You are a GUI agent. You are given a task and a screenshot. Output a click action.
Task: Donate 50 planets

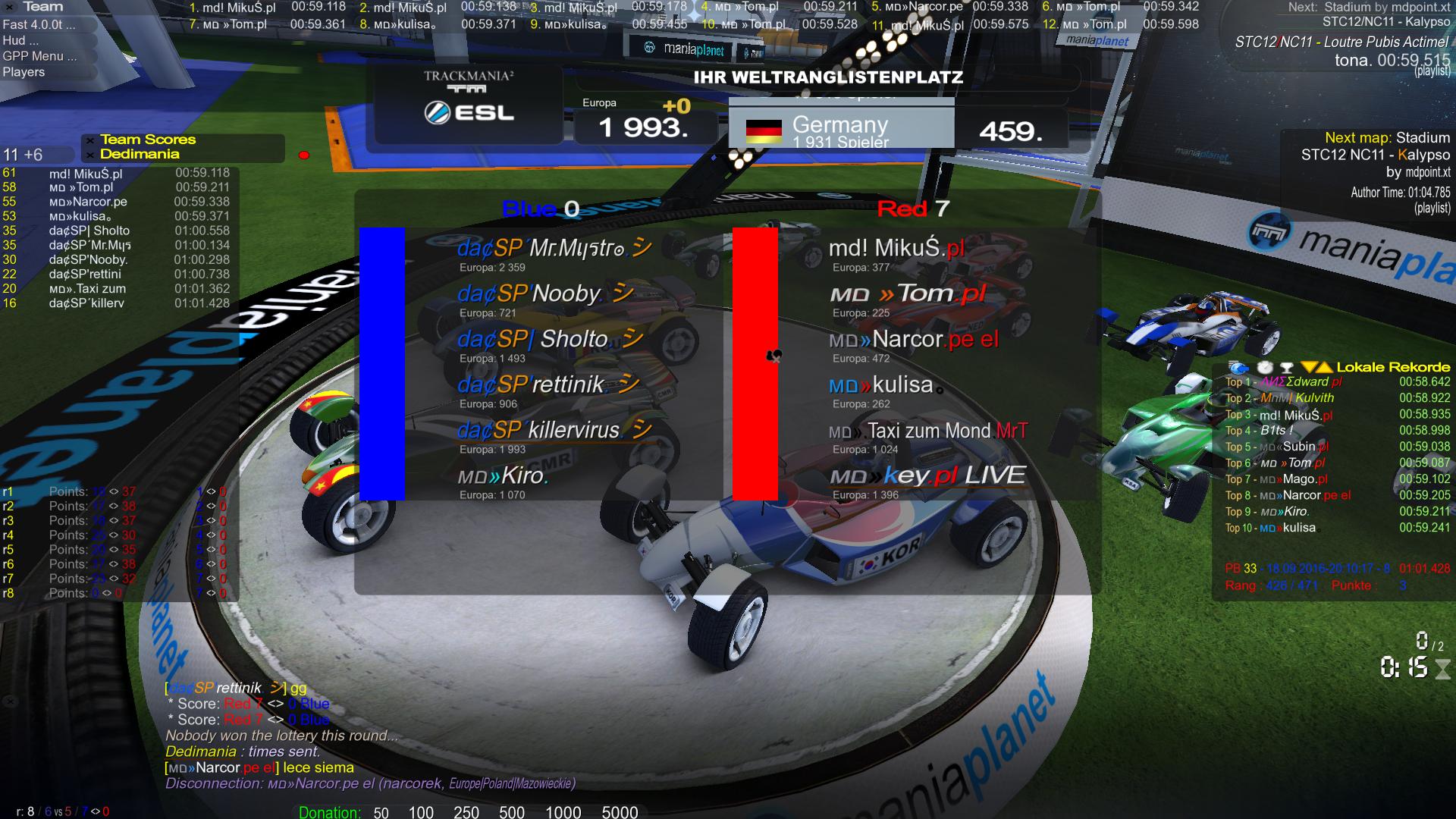[381, 812]
